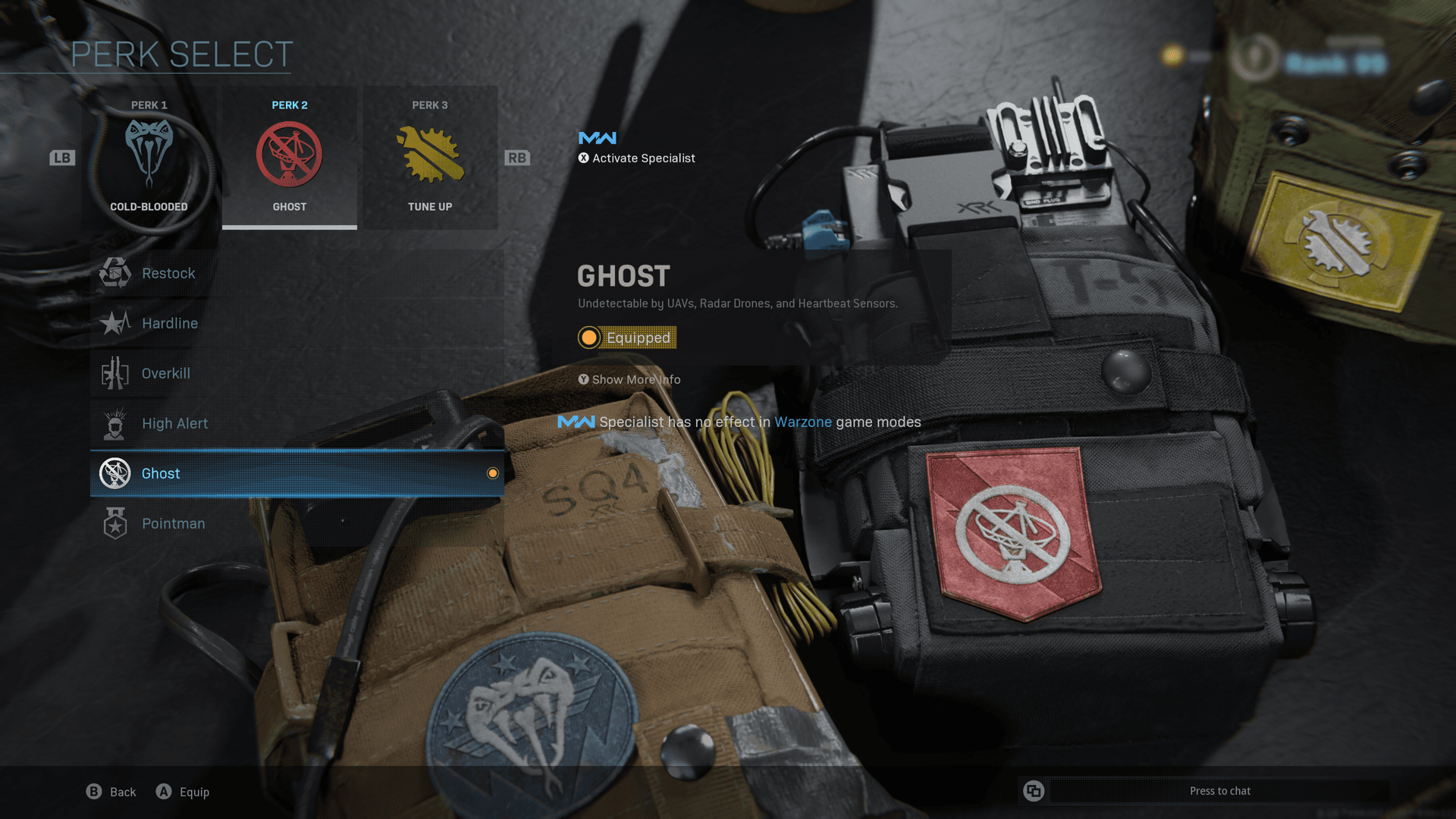Select the Hardline stars icon

click(x=115, y=322)
